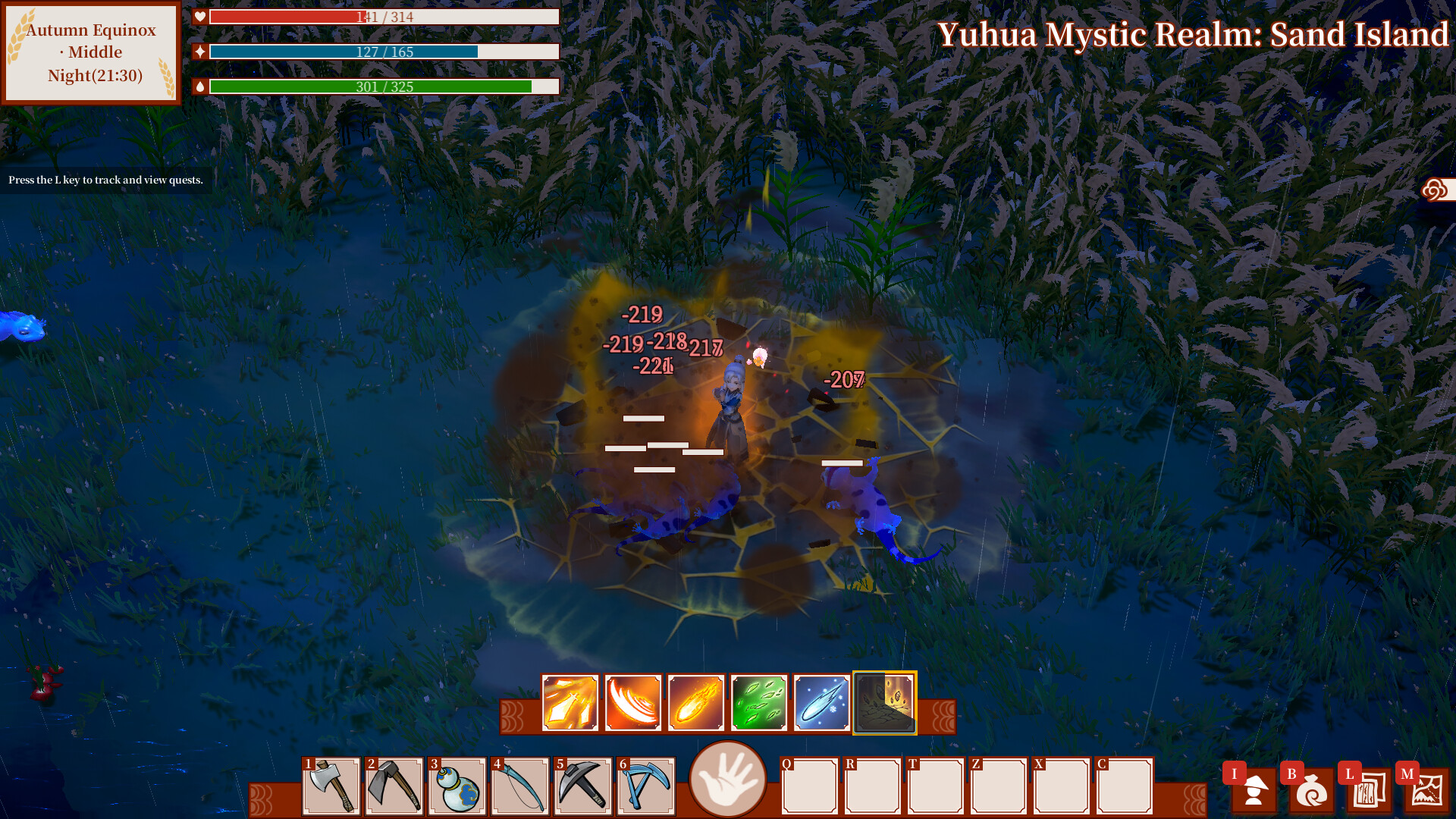This screenshot has height=819, width=1456.
Task: Select the pickaxe in hotbar slot 5
Action: tap(583, 785)
